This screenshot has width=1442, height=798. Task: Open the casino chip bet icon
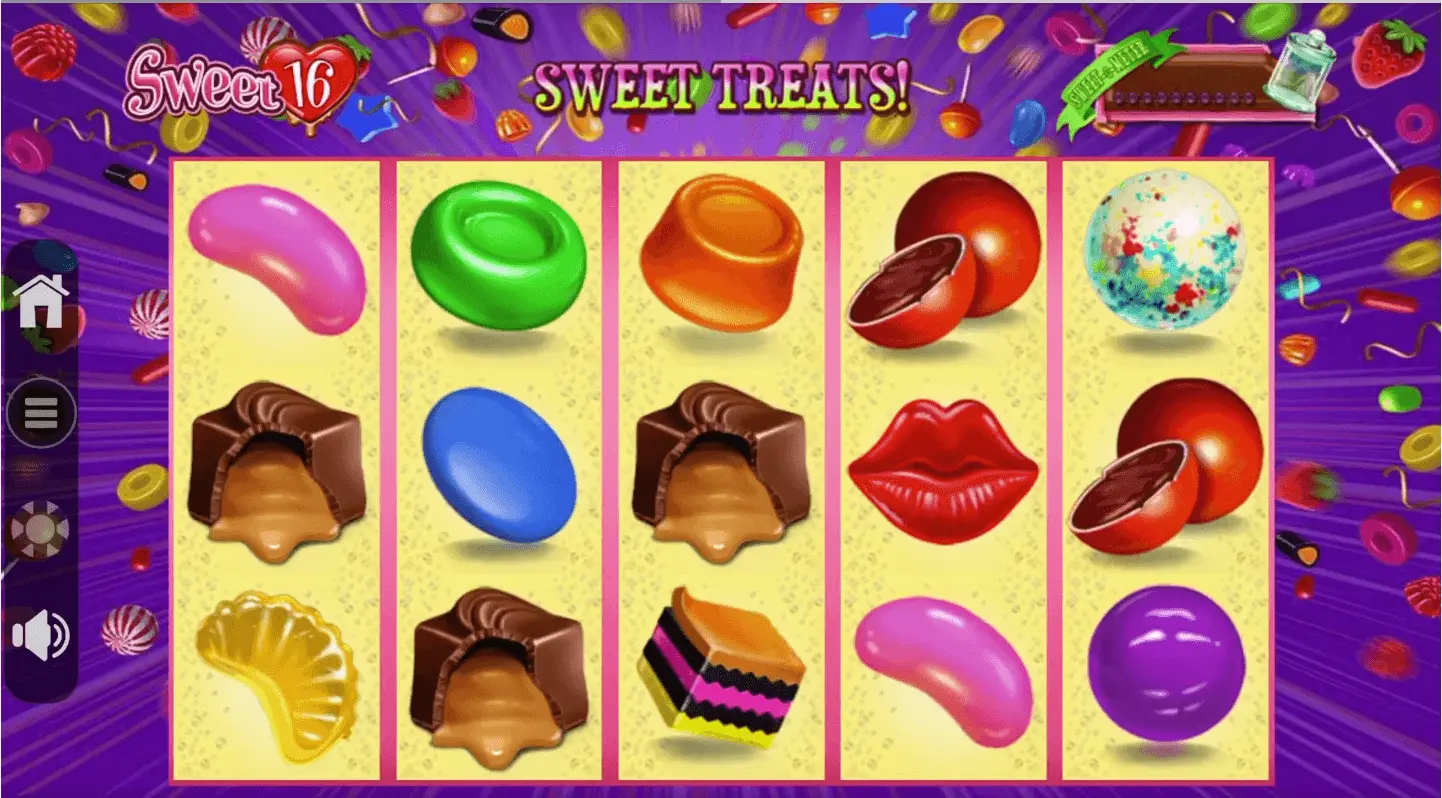40,530
